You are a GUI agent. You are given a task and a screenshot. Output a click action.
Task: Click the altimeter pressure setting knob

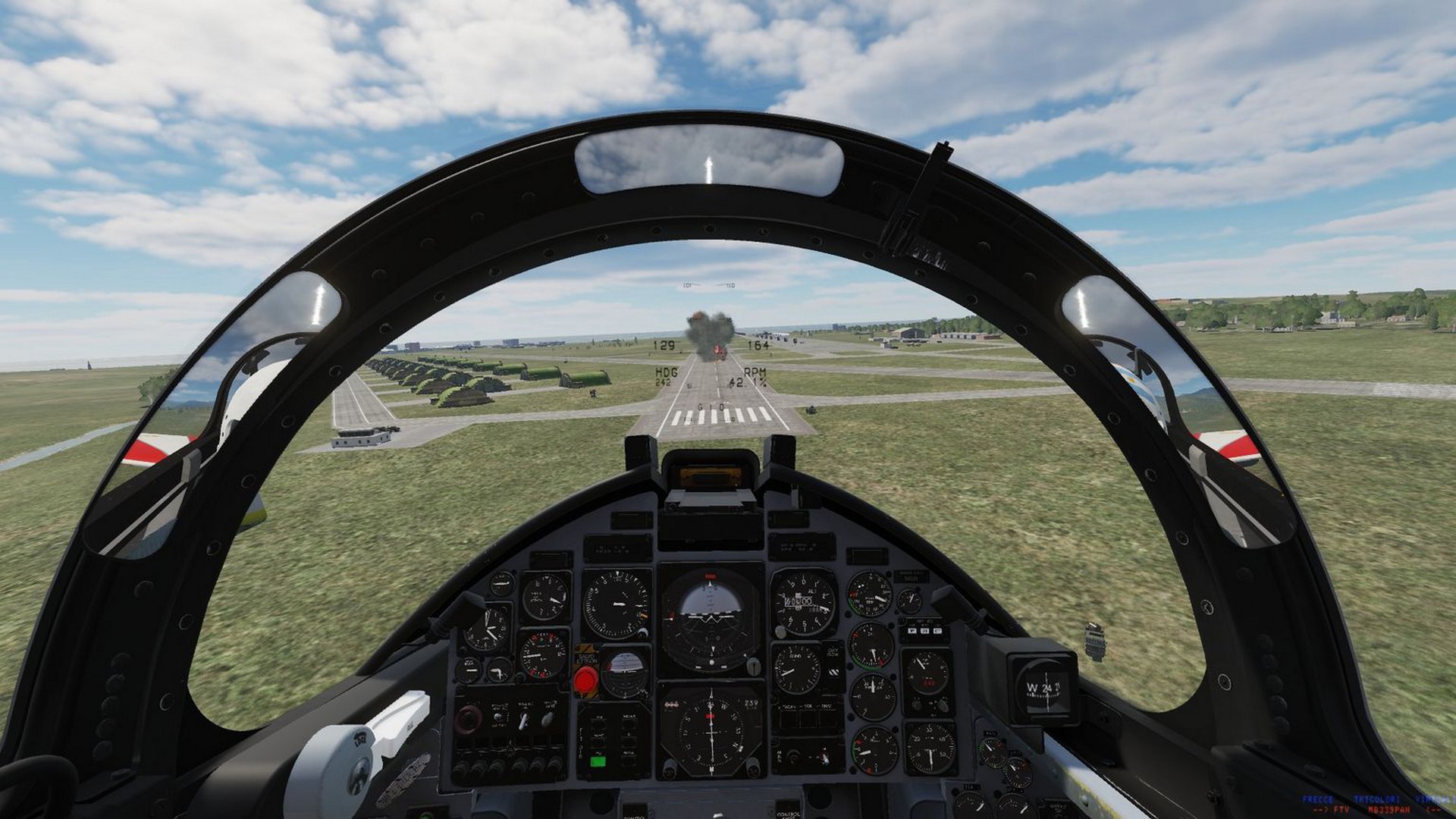click(x=779, y=631)
